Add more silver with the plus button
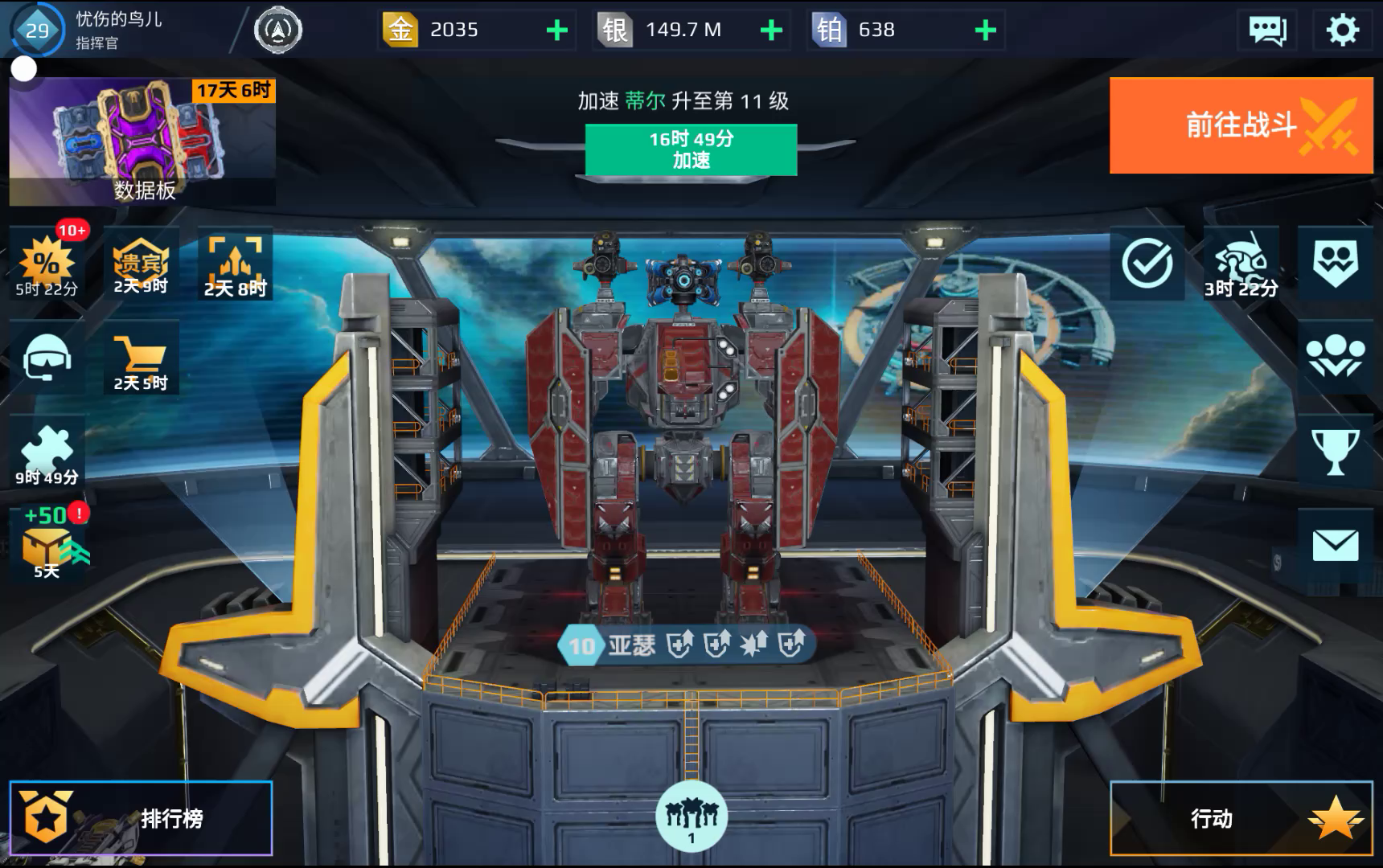 771,31
